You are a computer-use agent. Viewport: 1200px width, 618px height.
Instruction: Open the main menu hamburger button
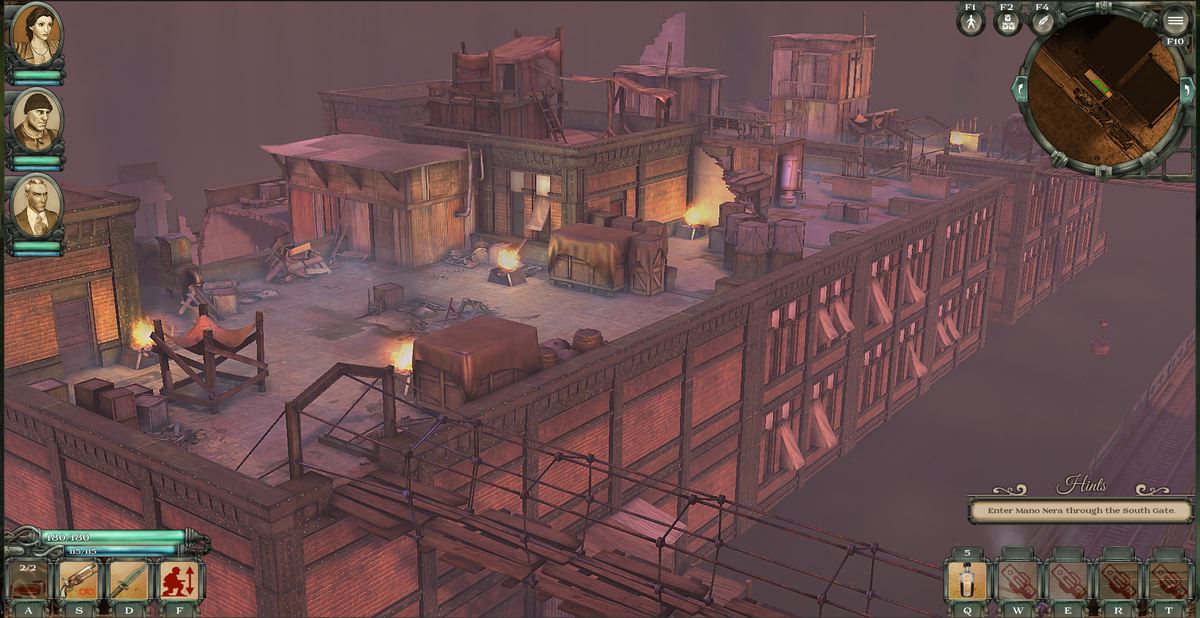pos(1175,20)
